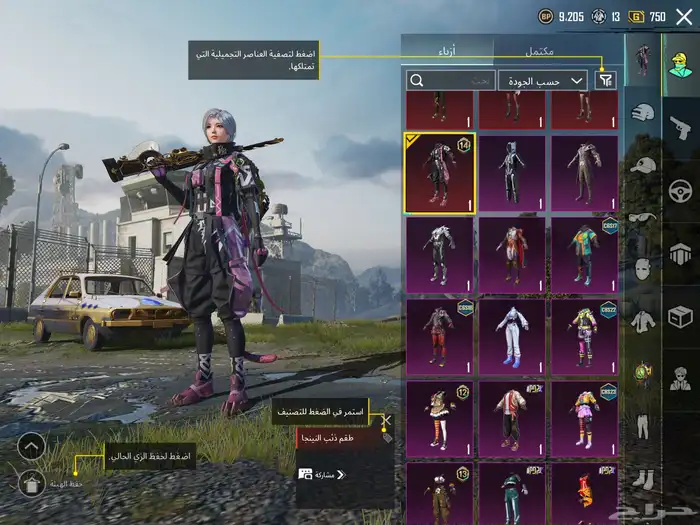The width and height of the screenshot is (700, 525).
Task: Open the shirt clothing category
Action: point(643,320)
